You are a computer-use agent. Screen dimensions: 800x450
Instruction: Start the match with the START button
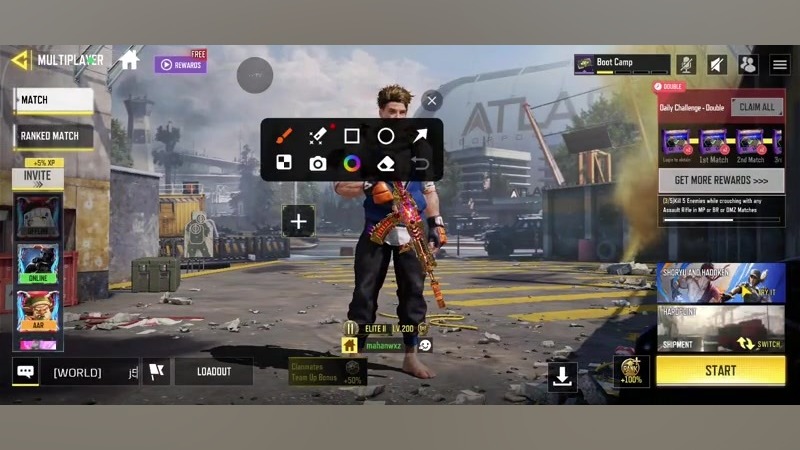pos(720,371)
